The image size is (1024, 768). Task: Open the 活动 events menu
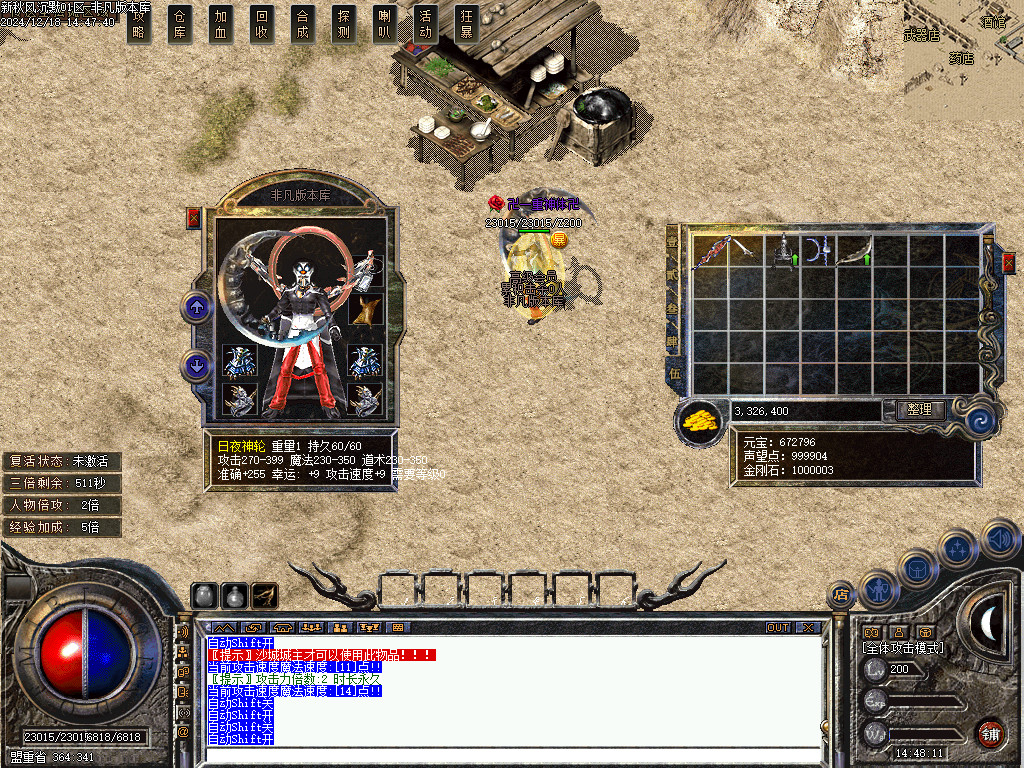(426, 24)
